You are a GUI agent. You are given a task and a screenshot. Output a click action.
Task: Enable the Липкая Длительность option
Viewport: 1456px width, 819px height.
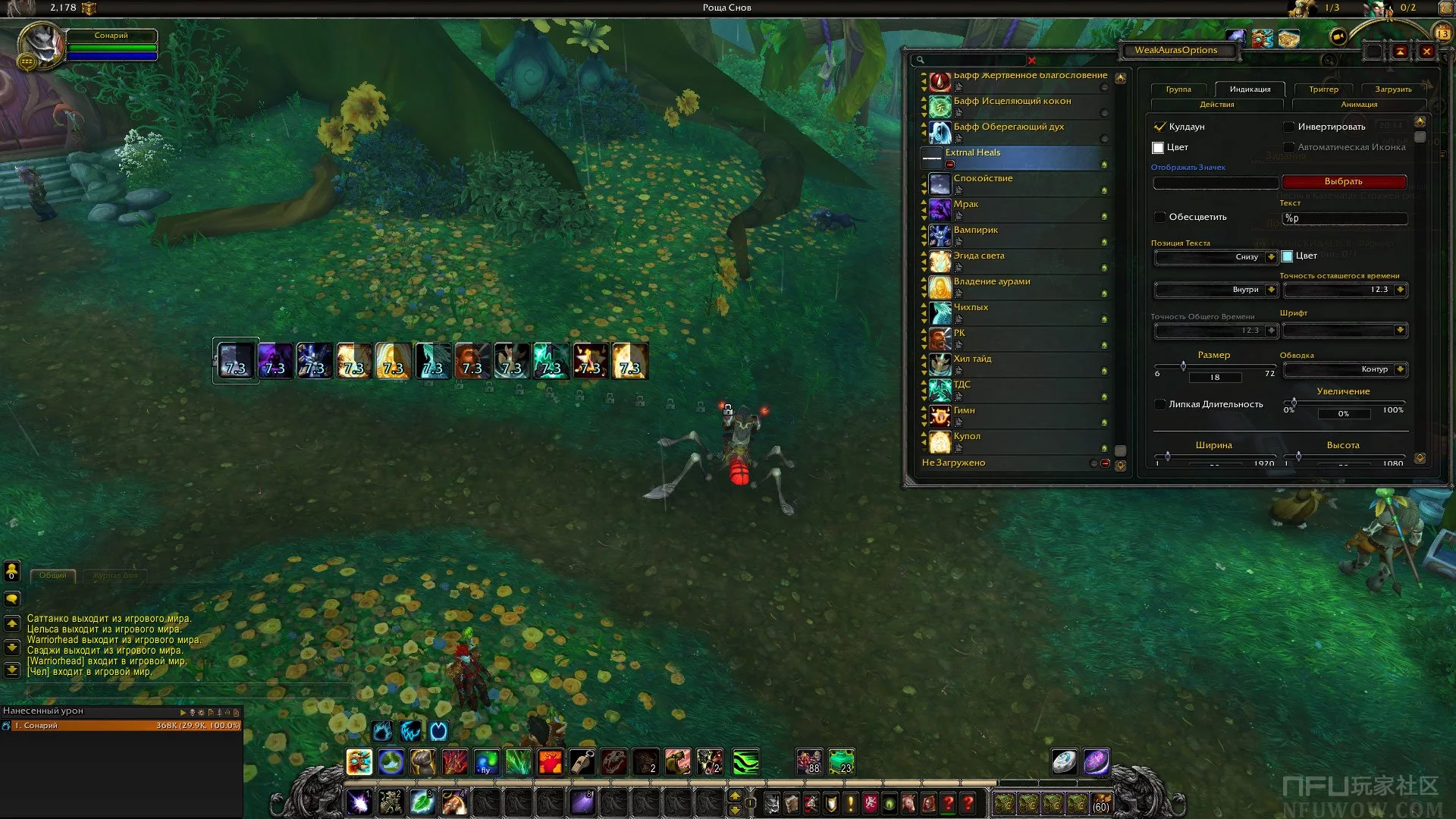click(1159, 404)
